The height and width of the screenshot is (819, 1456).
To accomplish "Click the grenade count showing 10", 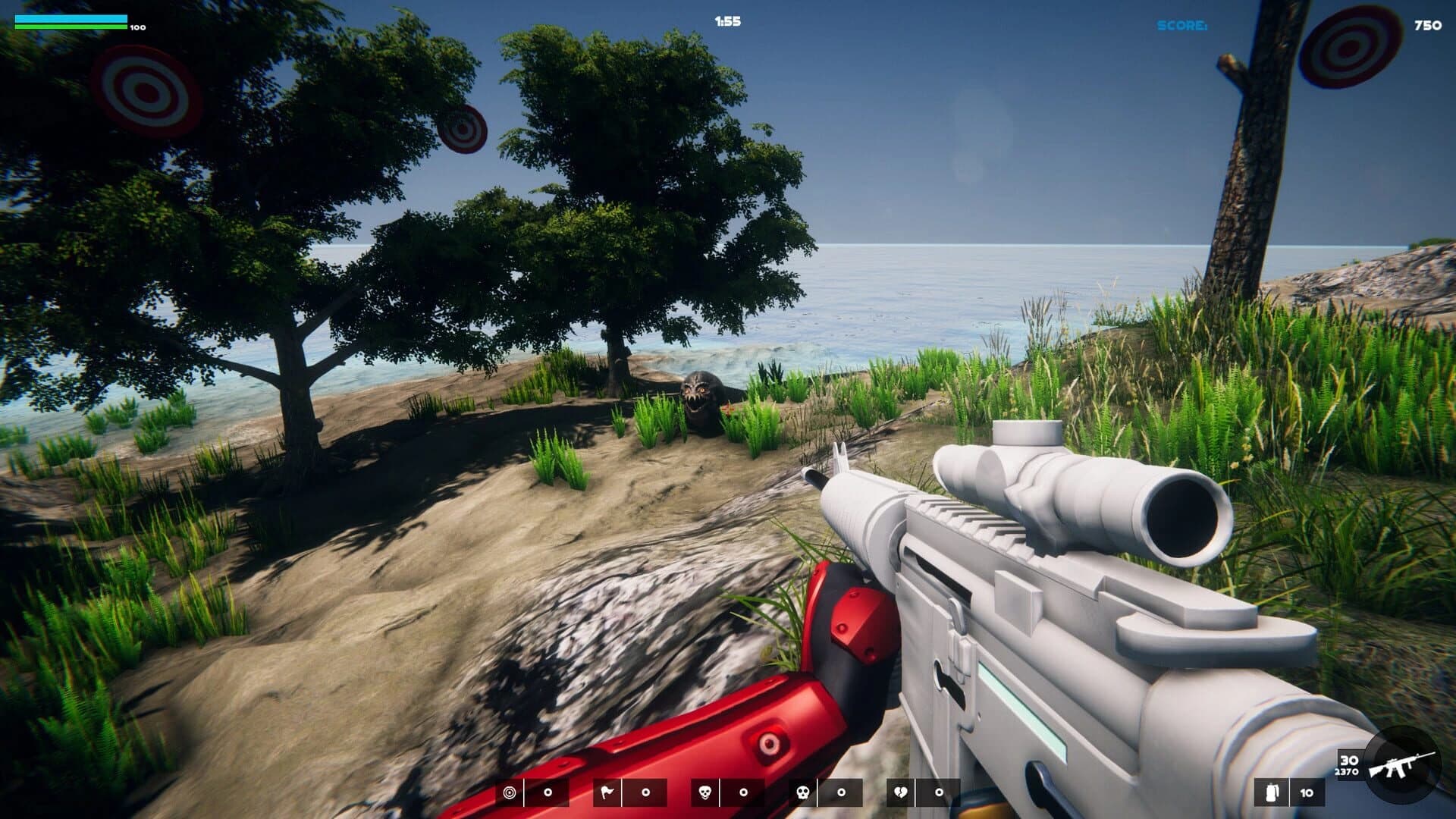I will (x=1306, y=792).
